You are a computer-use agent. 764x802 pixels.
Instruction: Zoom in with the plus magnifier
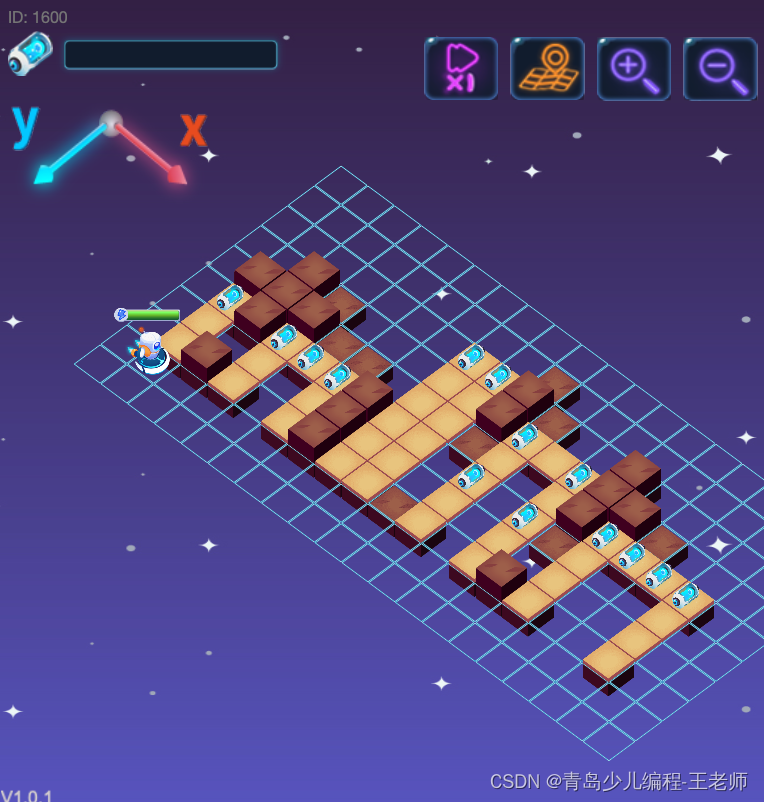[x=634, y=68]
